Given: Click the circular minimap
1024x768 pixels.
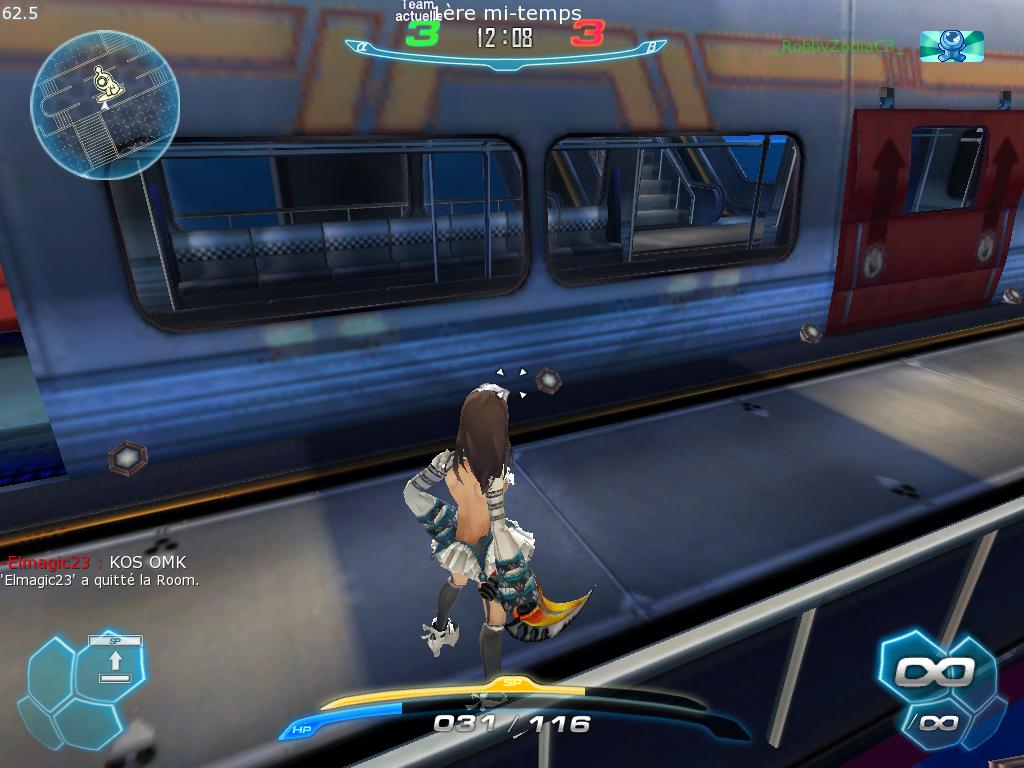Looking at the screenshot, I should [105, 104].
